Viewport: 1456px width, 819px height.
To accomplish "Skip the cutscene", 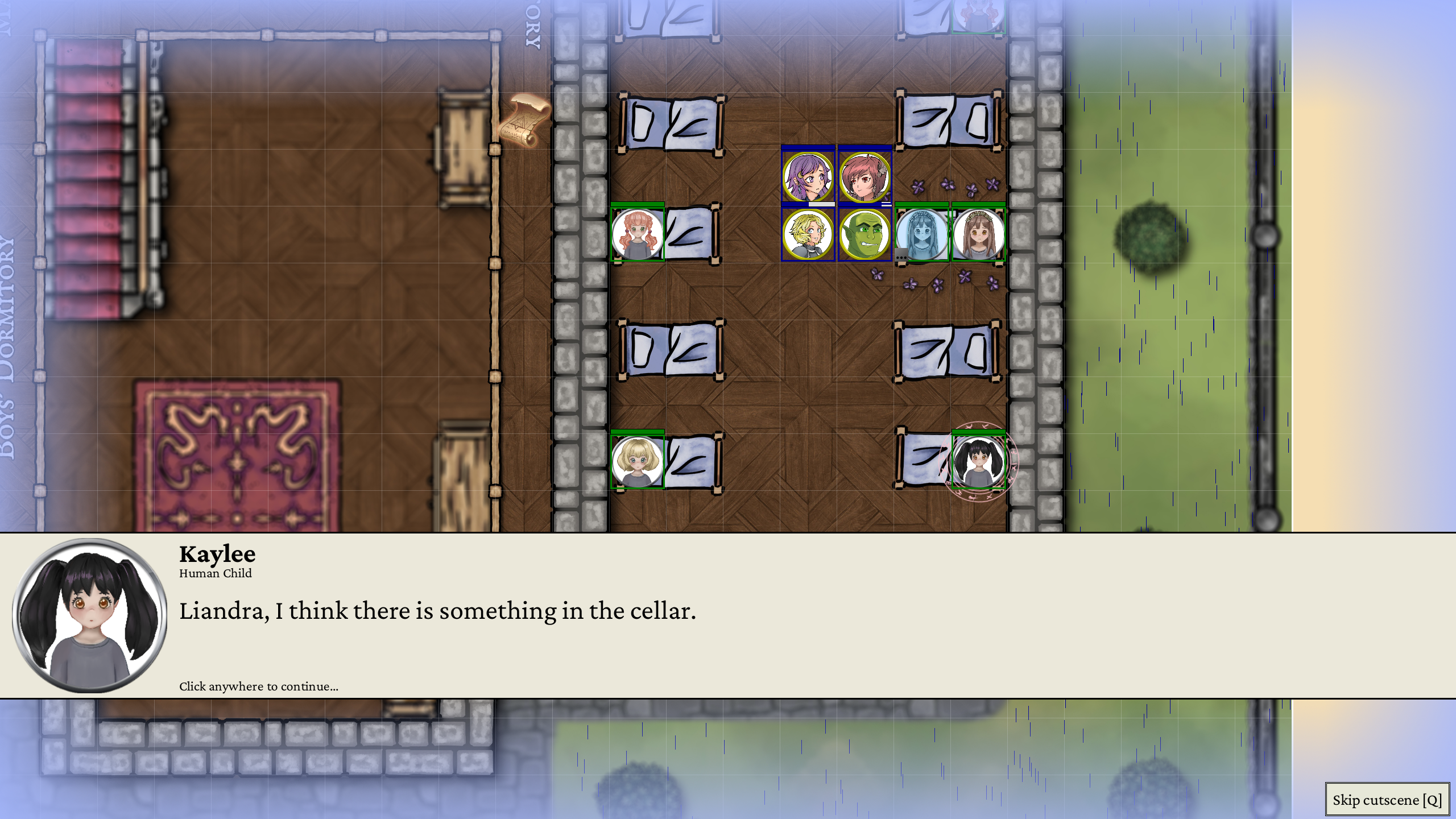I will point(1387,800).
